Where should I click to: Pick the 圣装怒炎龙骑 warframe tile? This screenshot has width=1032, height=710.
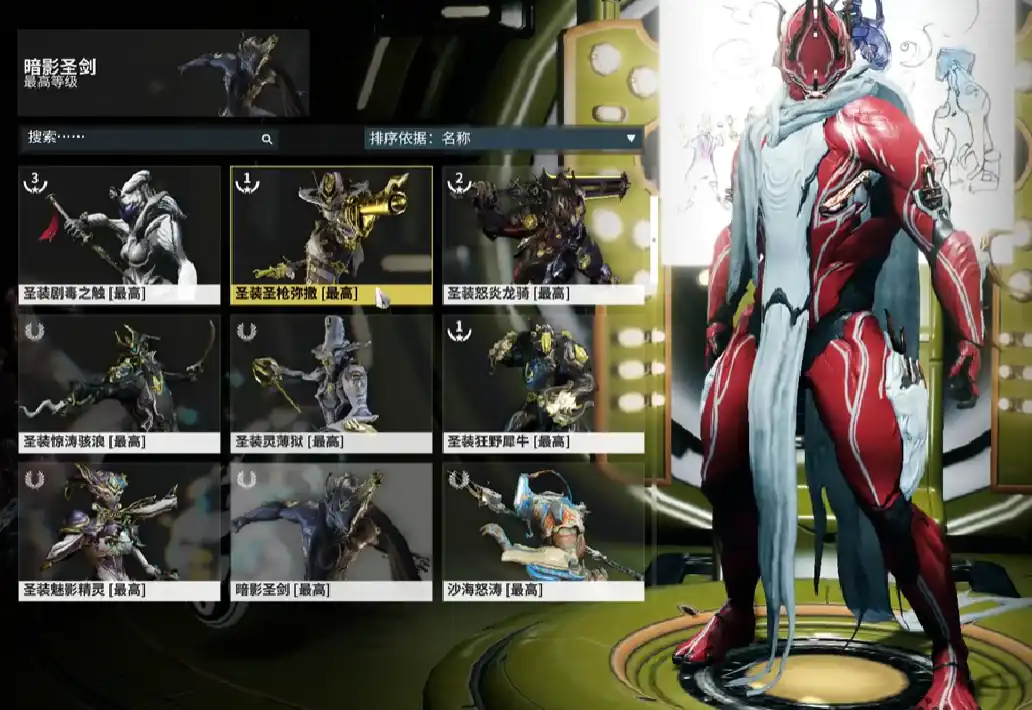[x=543, y=234]
